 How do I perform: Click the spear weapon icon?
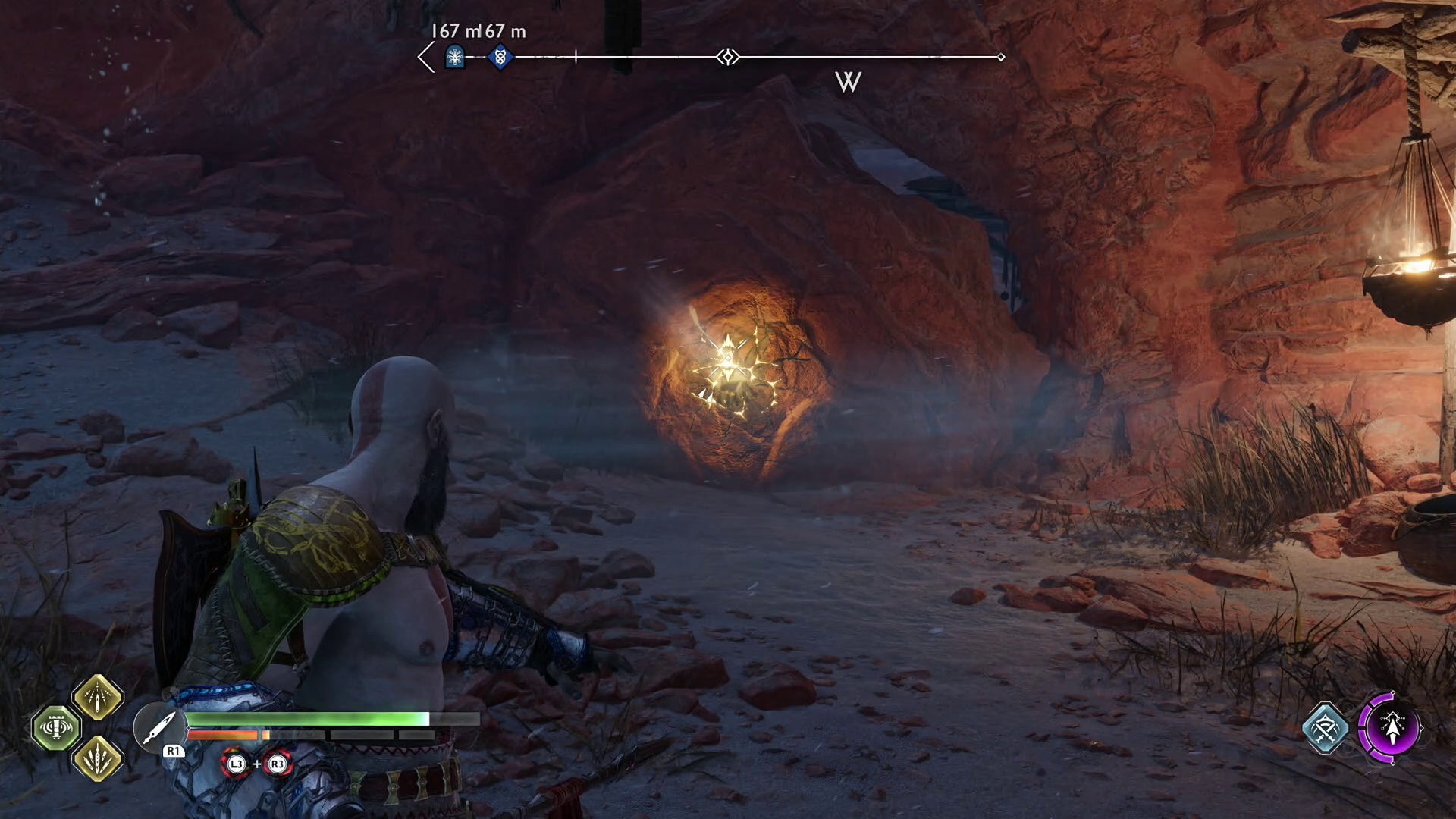158,727
